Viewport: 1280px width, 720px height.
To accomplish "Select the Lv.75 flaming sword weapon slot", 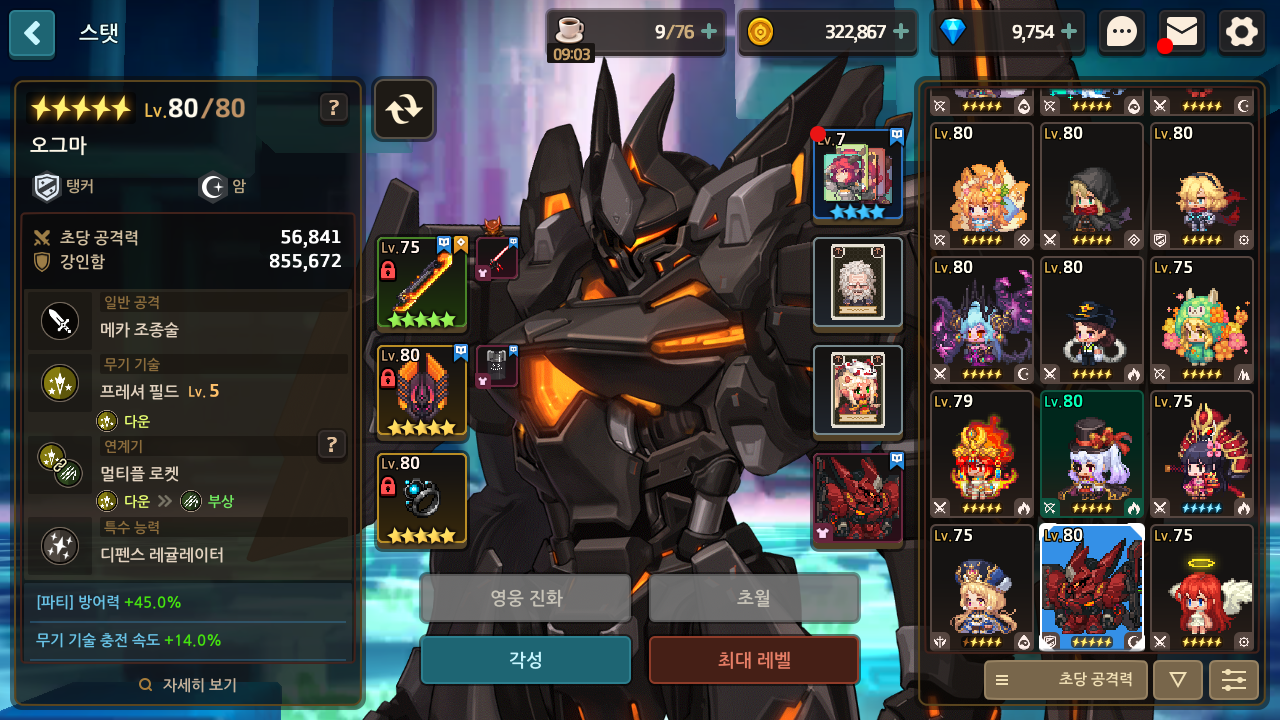I will click(422, 284).
